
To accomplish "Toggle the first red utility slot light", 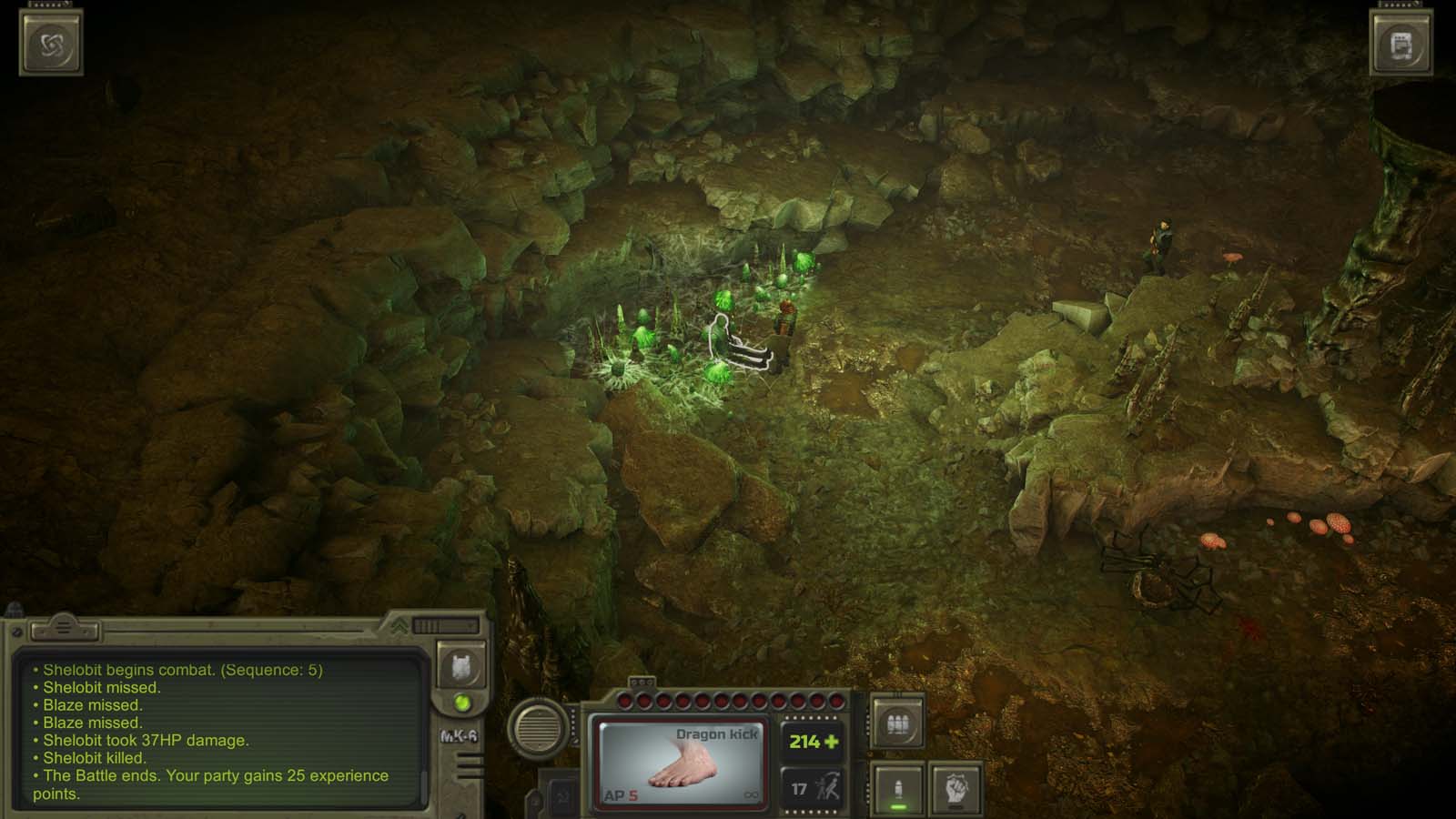I will coord(624,700).
